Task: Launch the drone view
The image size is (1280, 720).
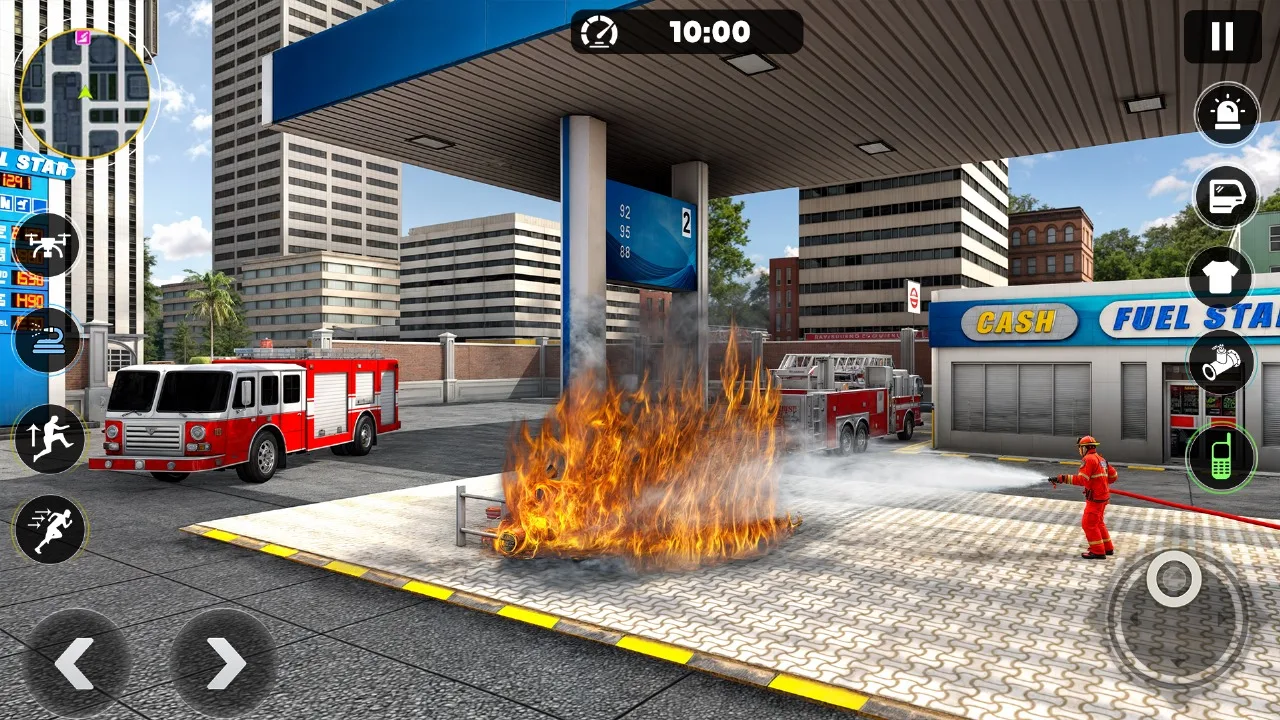Action: tap(47, 245)
